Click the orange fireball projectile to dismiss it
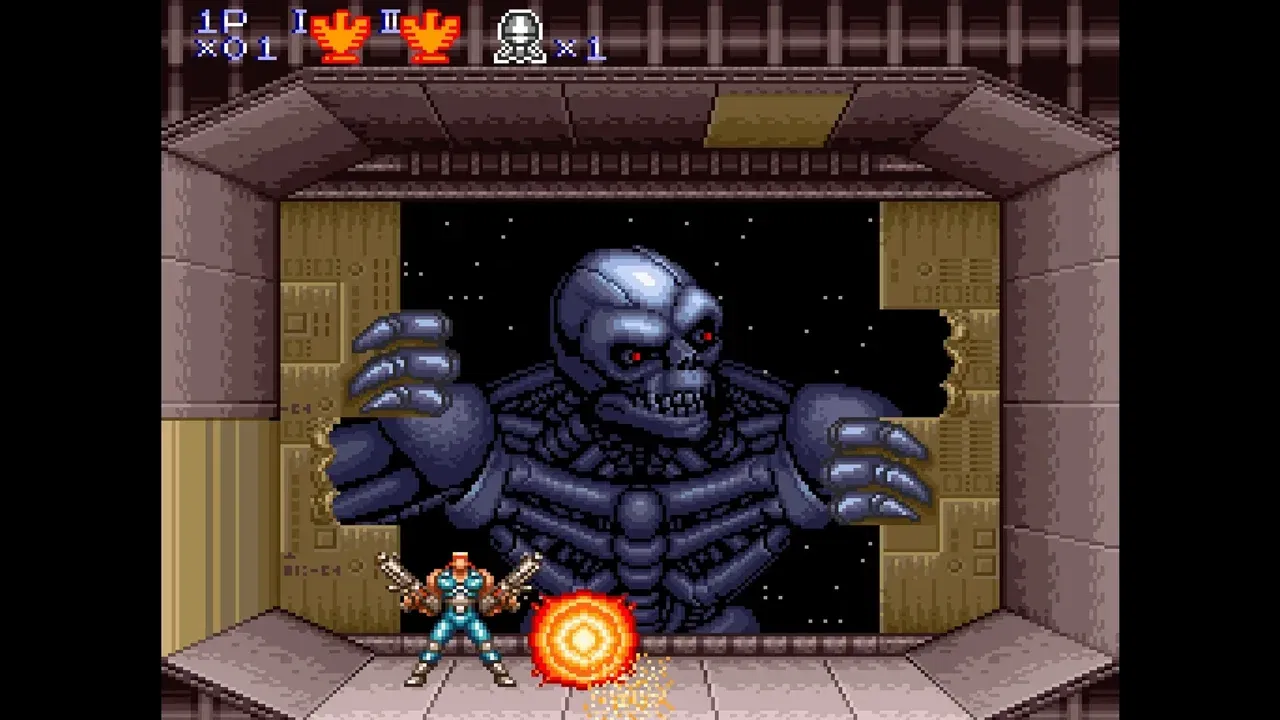The height and width of the screenshot is (720, 1280). tap(584, 636)
